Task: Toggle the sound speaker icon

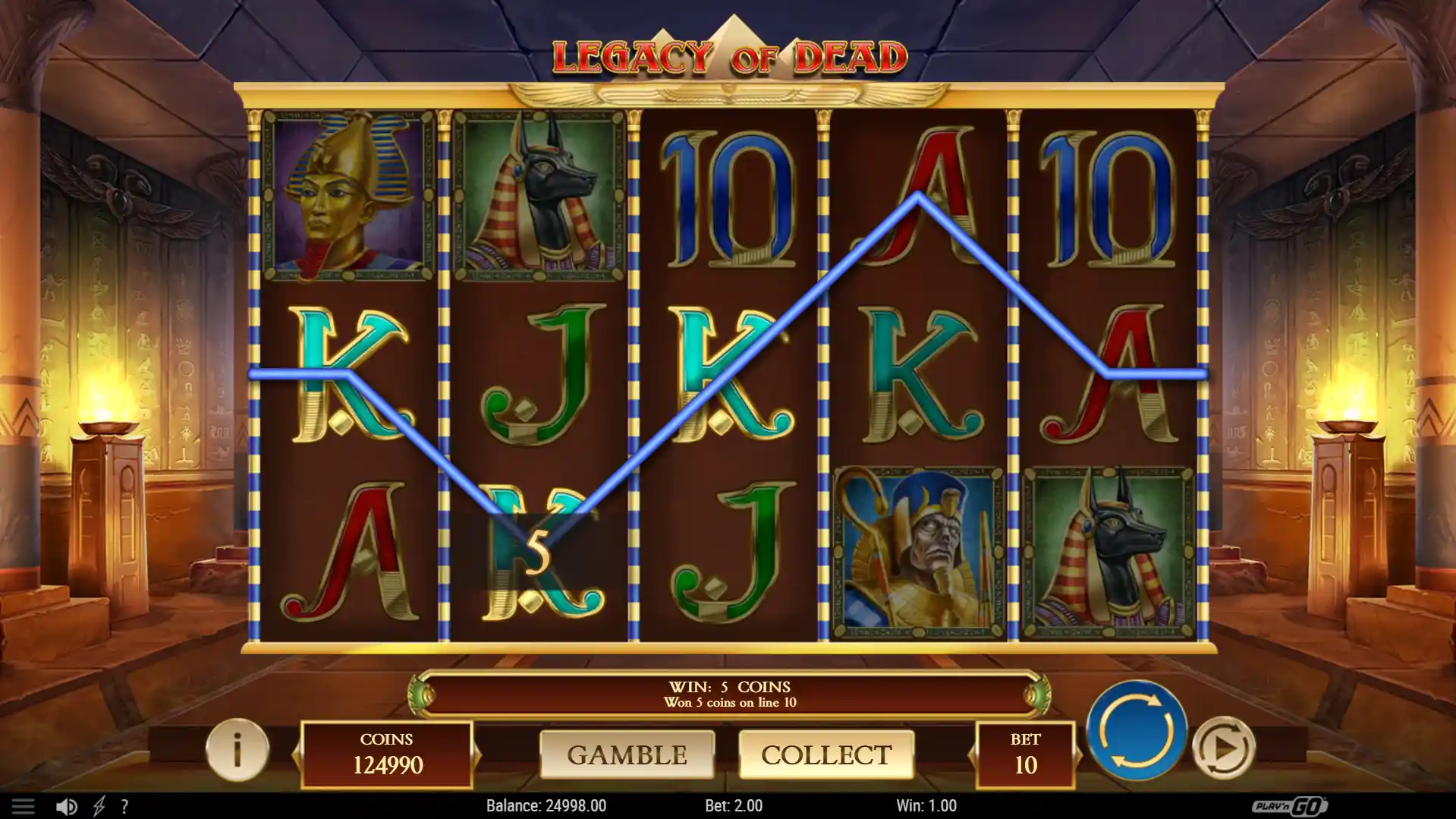Action: click(x=66, y=806)
